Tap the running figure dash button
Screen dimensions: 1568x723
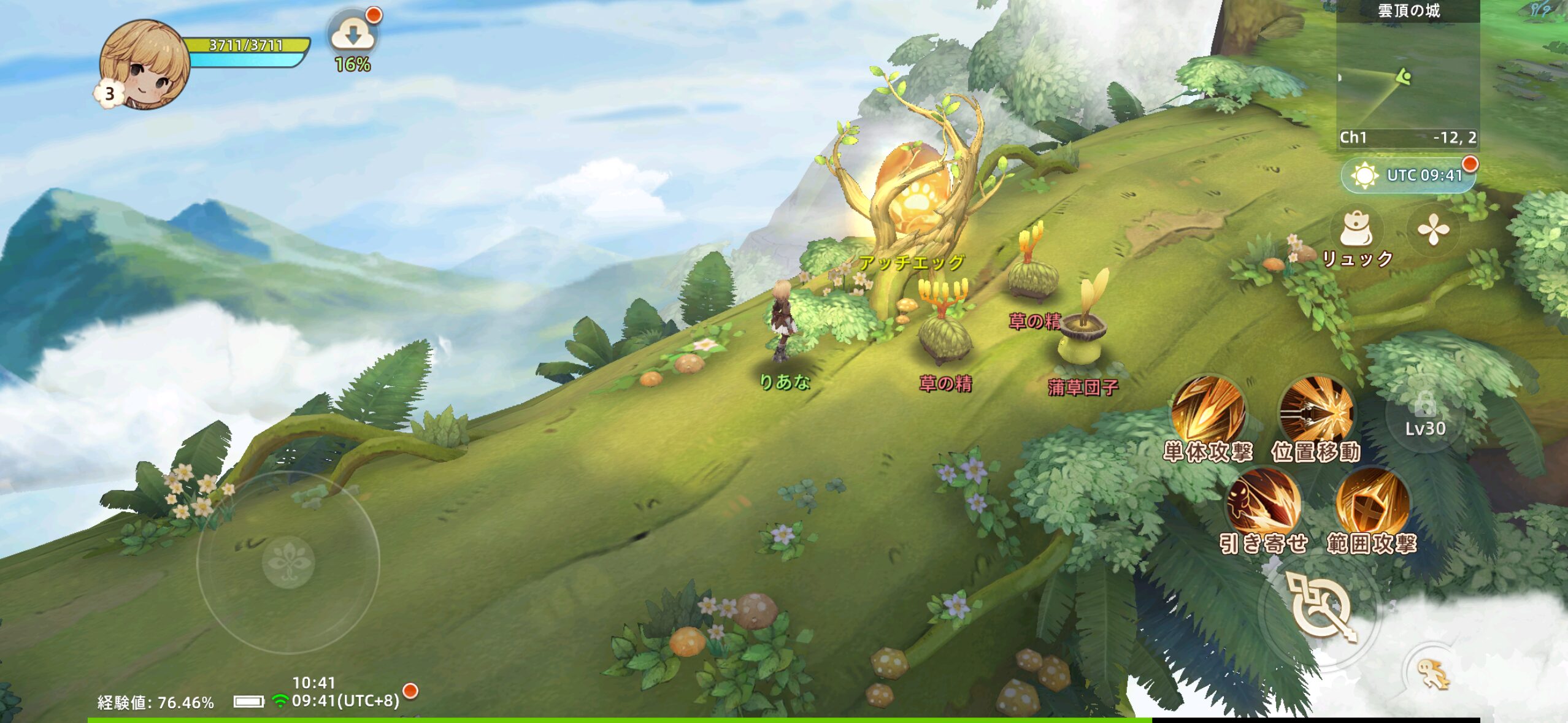1434,675
